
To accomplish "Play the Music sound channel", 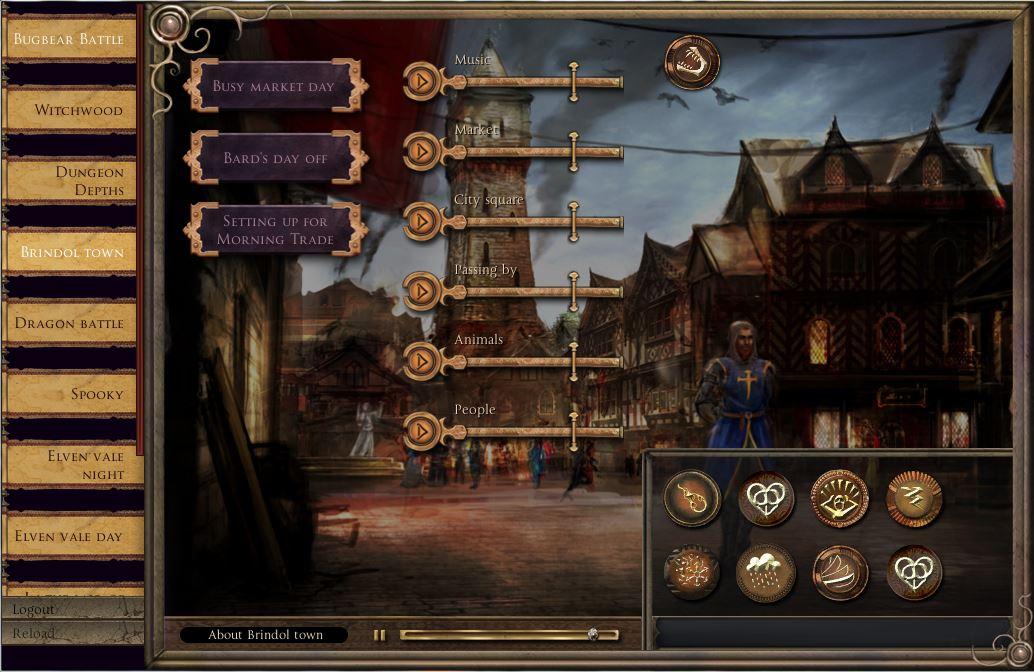I will 423,81.
